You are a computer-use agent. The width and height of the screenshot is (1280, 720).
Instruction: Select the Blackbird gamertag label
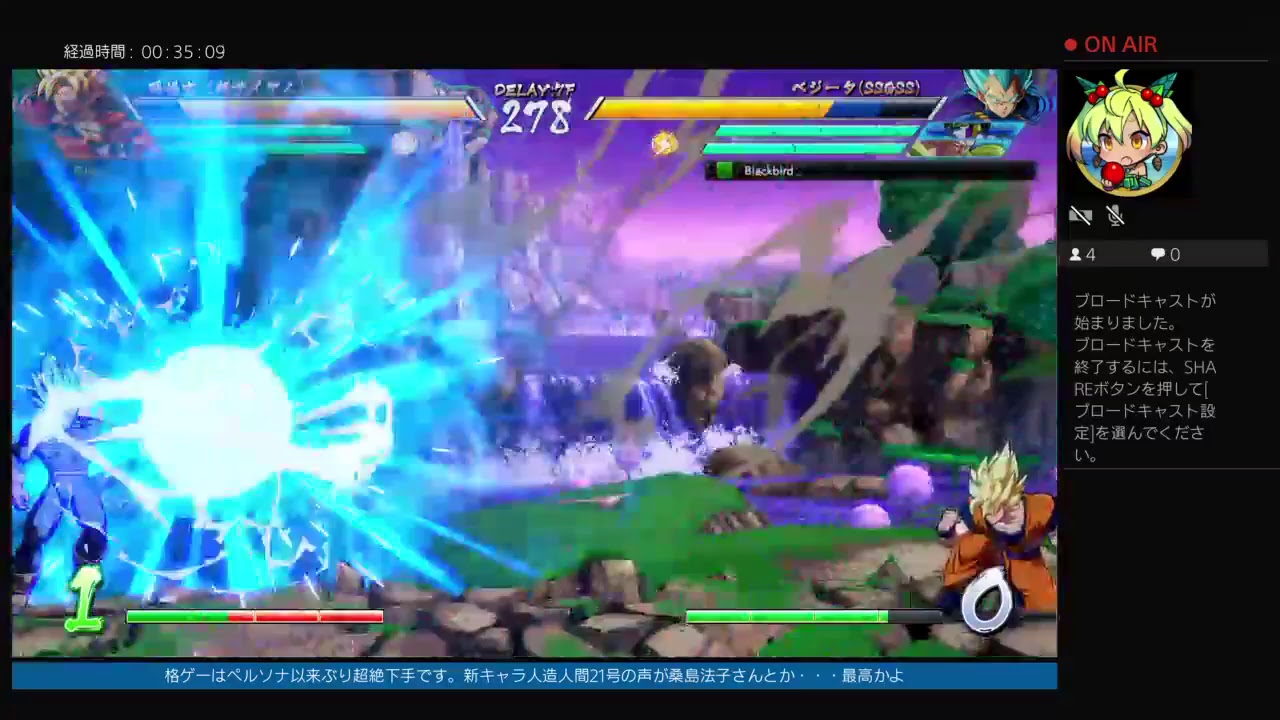tap(768, 170)
